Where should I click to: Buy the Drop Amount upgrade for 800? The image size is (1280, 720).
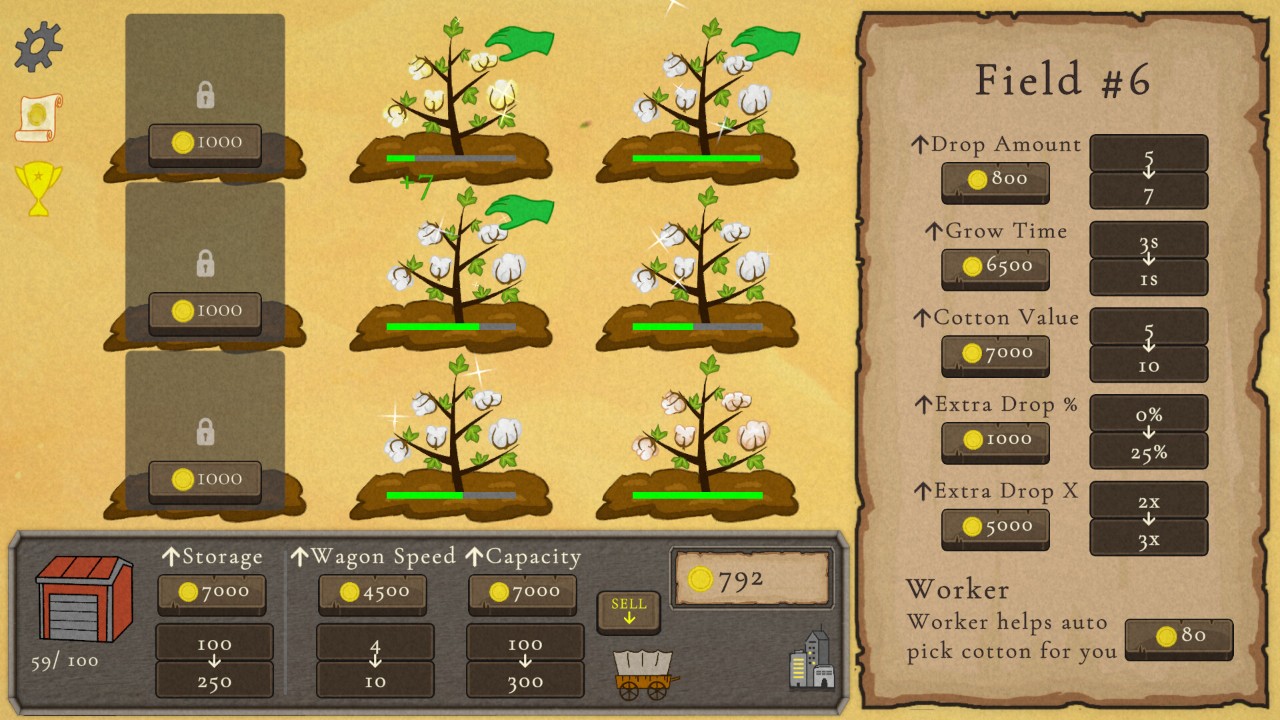995,180
